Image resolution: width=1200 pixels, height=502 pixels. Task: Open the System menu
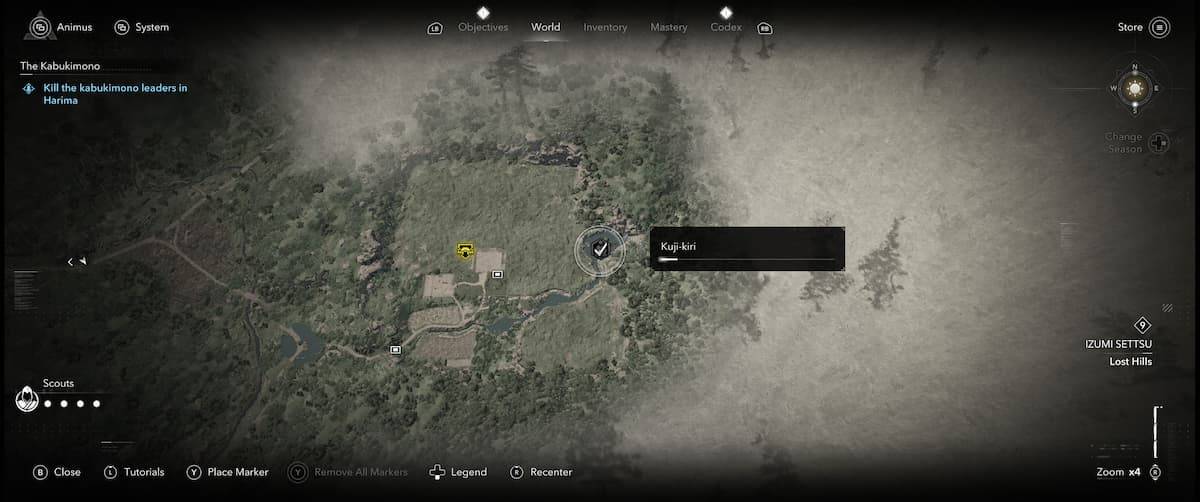pos(141,27)
